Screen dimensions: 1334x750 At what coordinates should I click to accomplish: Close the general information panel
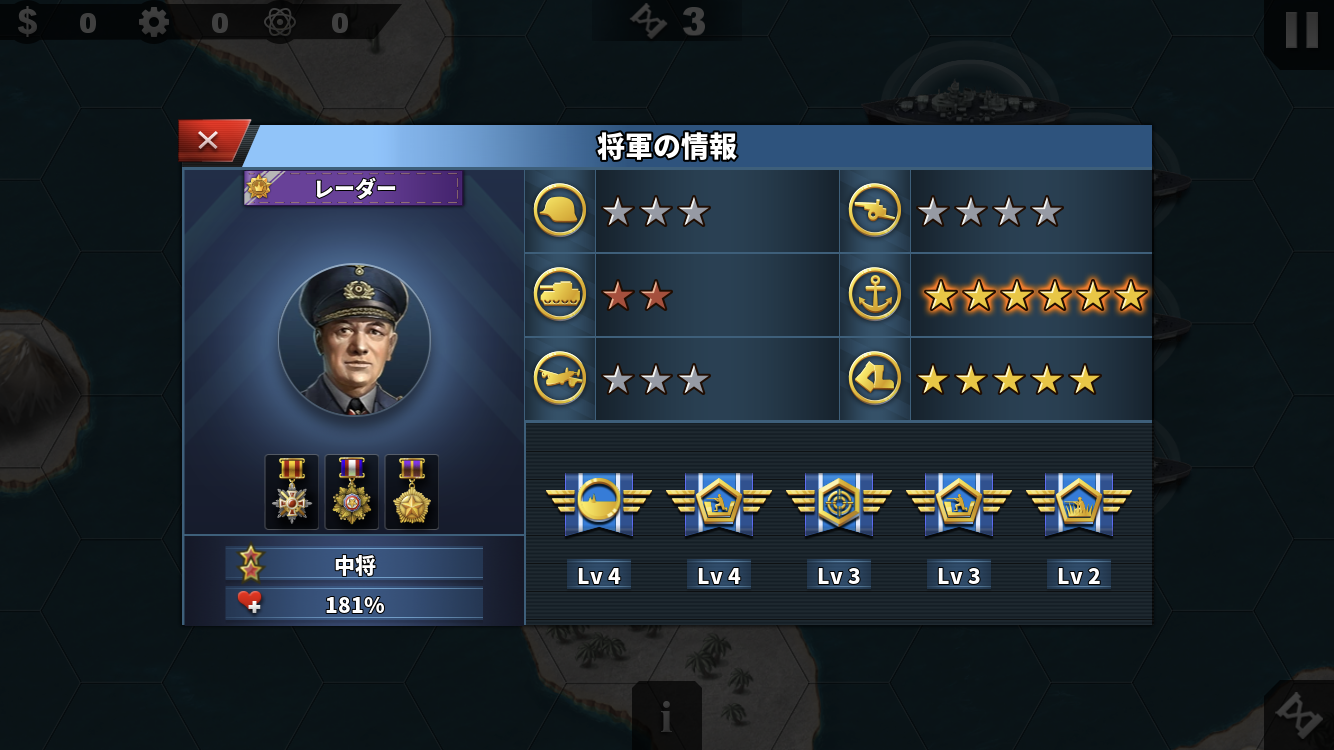pos(209,141)
